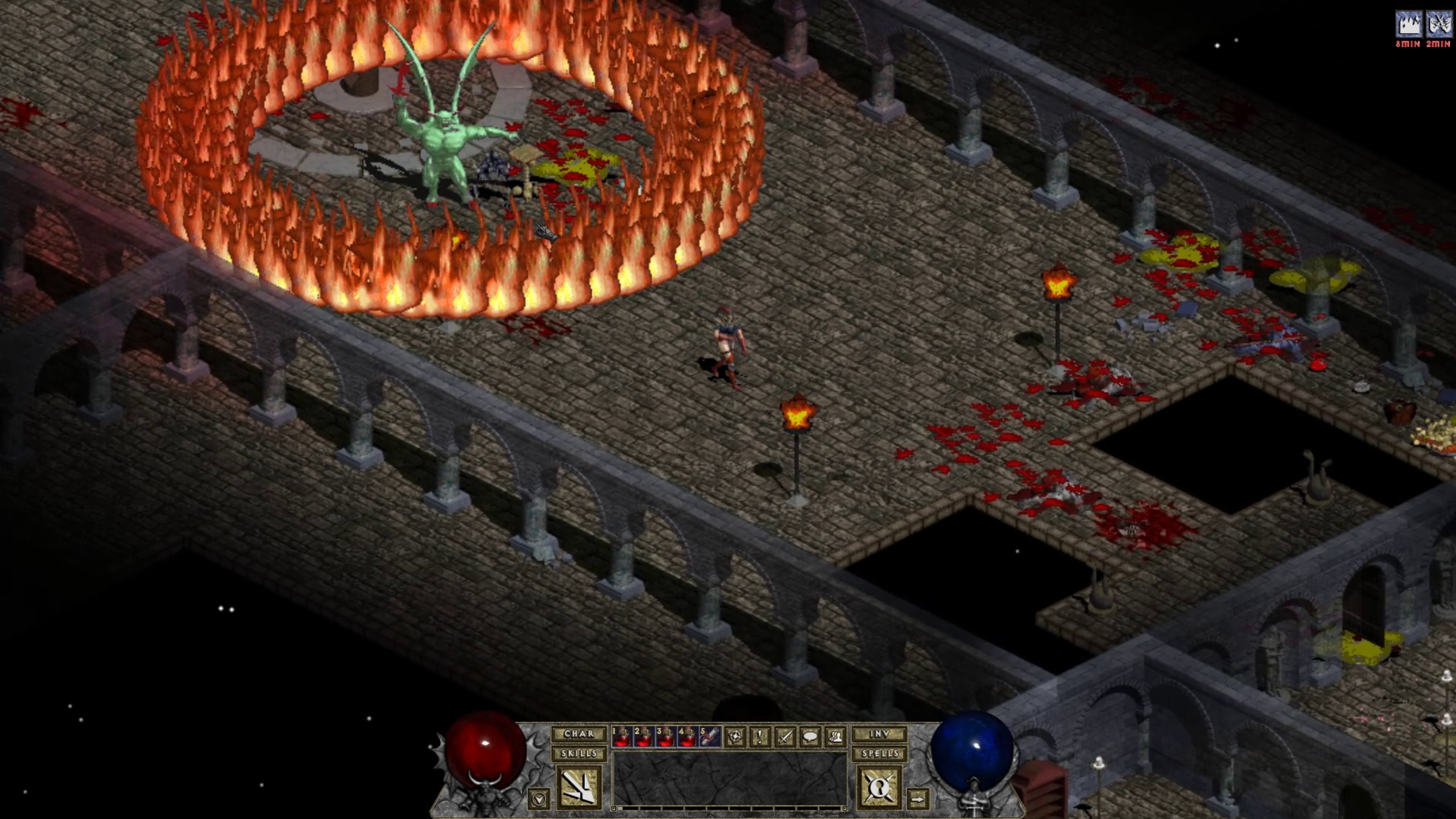
Task: Select the arrow attack skill icon
Action: coord(578,787)
